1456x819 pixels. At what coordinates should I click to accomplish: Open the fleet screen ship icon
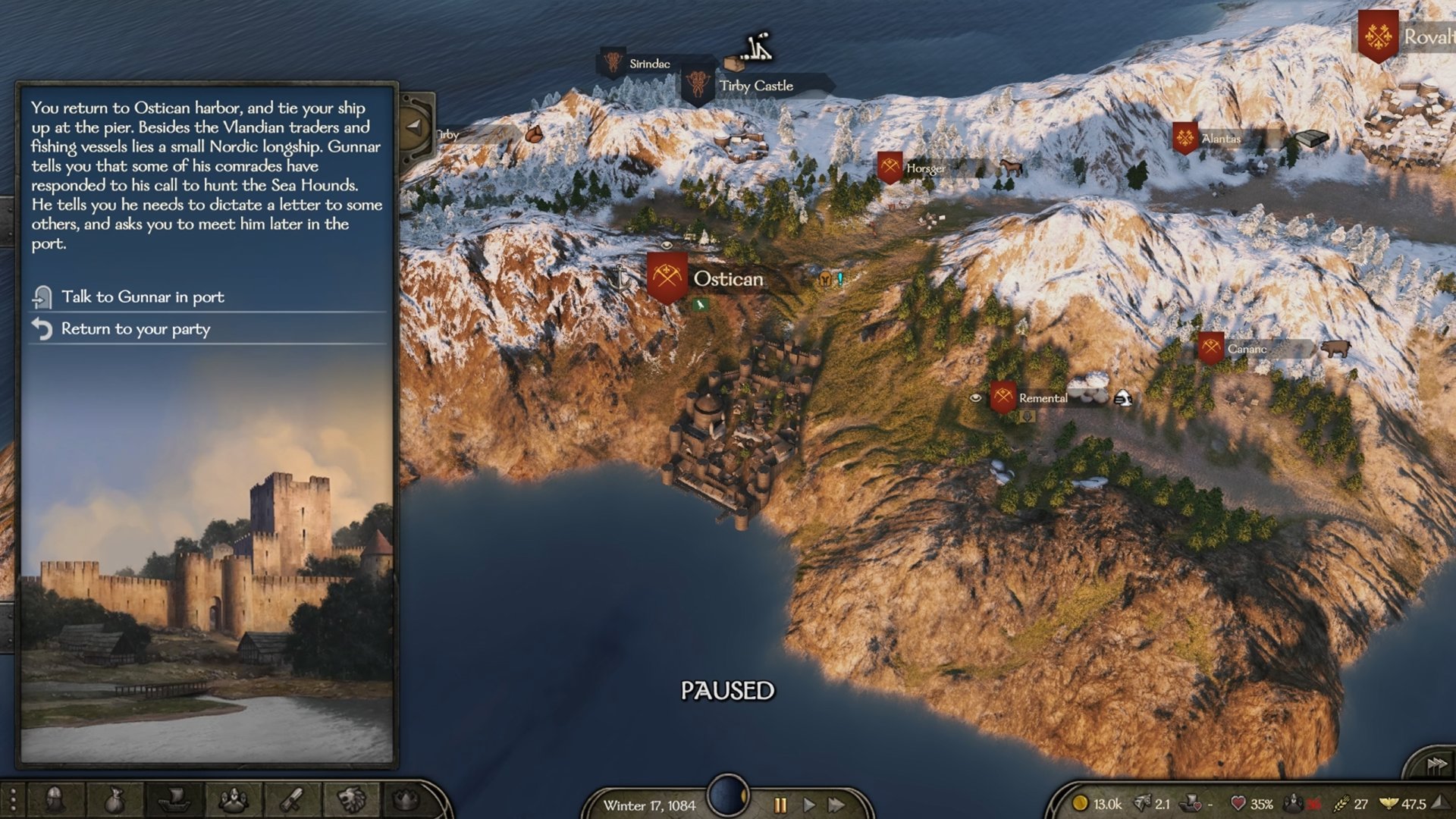point(174,799)
